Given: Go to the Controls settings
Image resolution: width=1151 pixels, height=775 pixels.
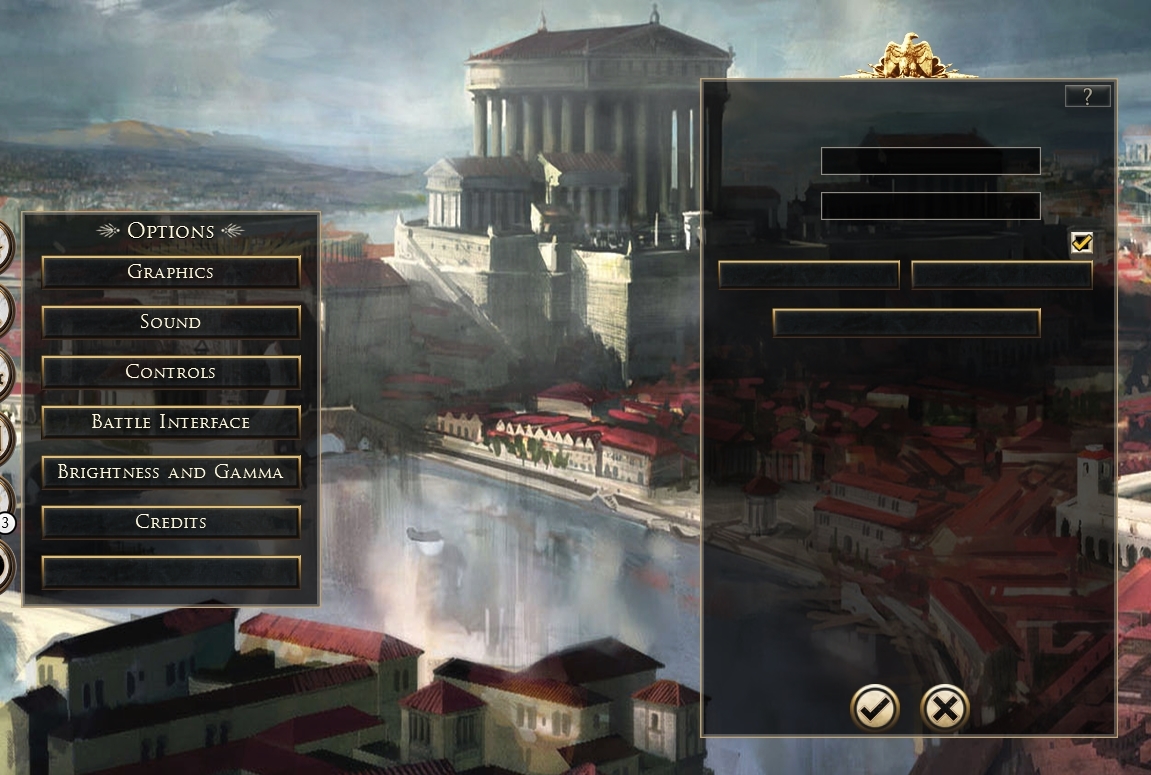Looking at the screenshot, I should (x=171, y=372).
